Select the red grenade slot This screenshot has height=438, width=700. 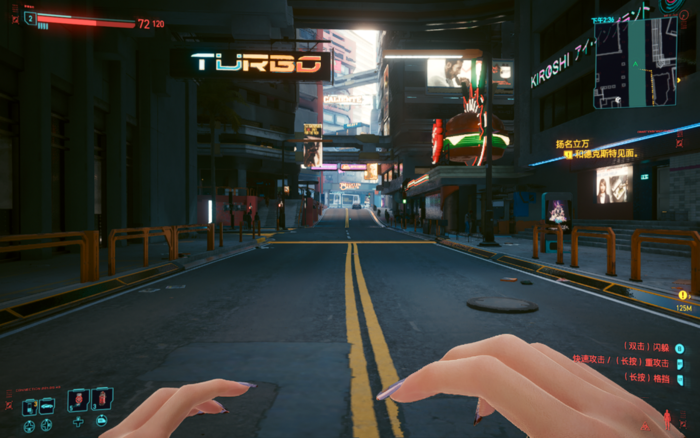pos(101,400)
